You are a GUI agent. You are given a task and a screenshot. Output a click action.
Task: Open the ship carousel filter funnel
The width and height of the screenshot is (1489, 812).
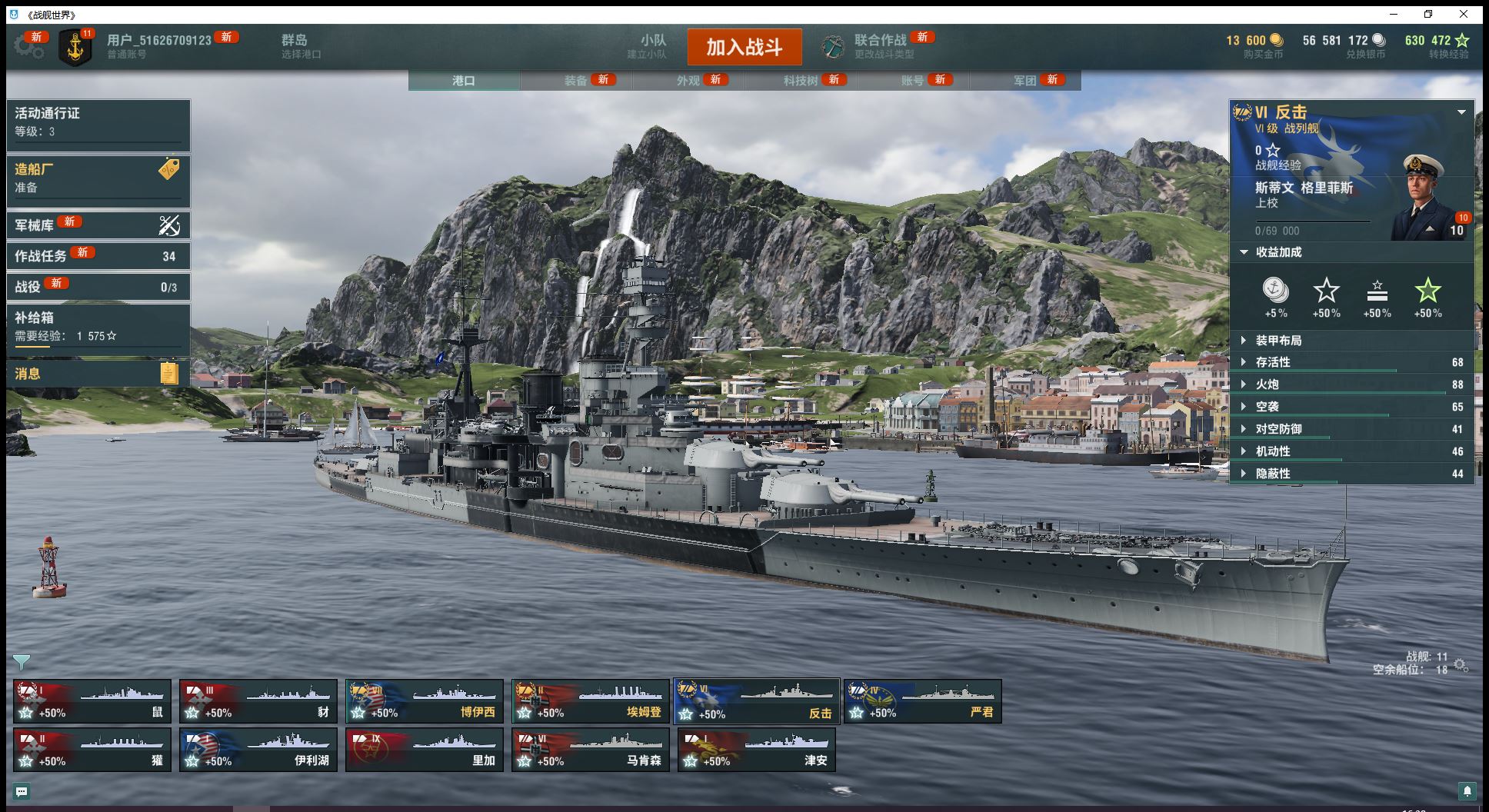pyautogui.click(x=22, y=662)
